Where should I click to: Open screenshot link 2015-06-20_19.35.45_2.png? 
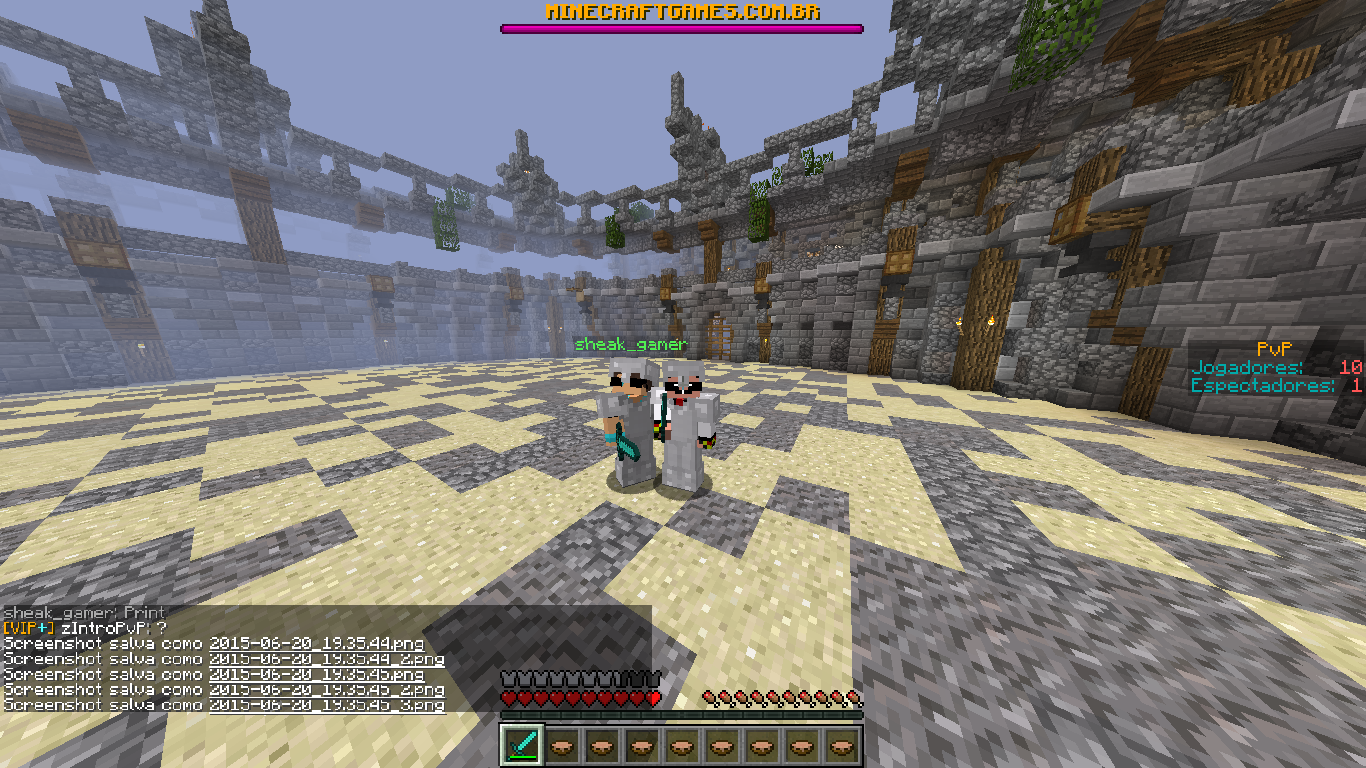coord(326,690)
